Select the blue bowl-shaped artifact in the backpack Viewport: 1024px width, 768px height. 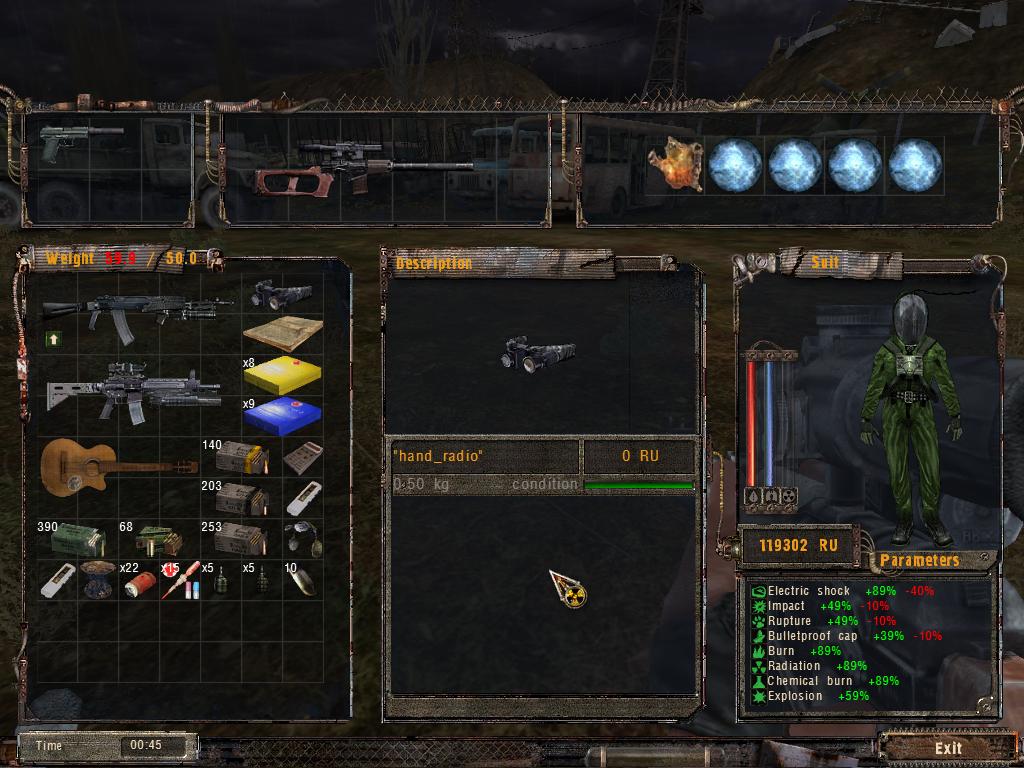pos(98,580)
